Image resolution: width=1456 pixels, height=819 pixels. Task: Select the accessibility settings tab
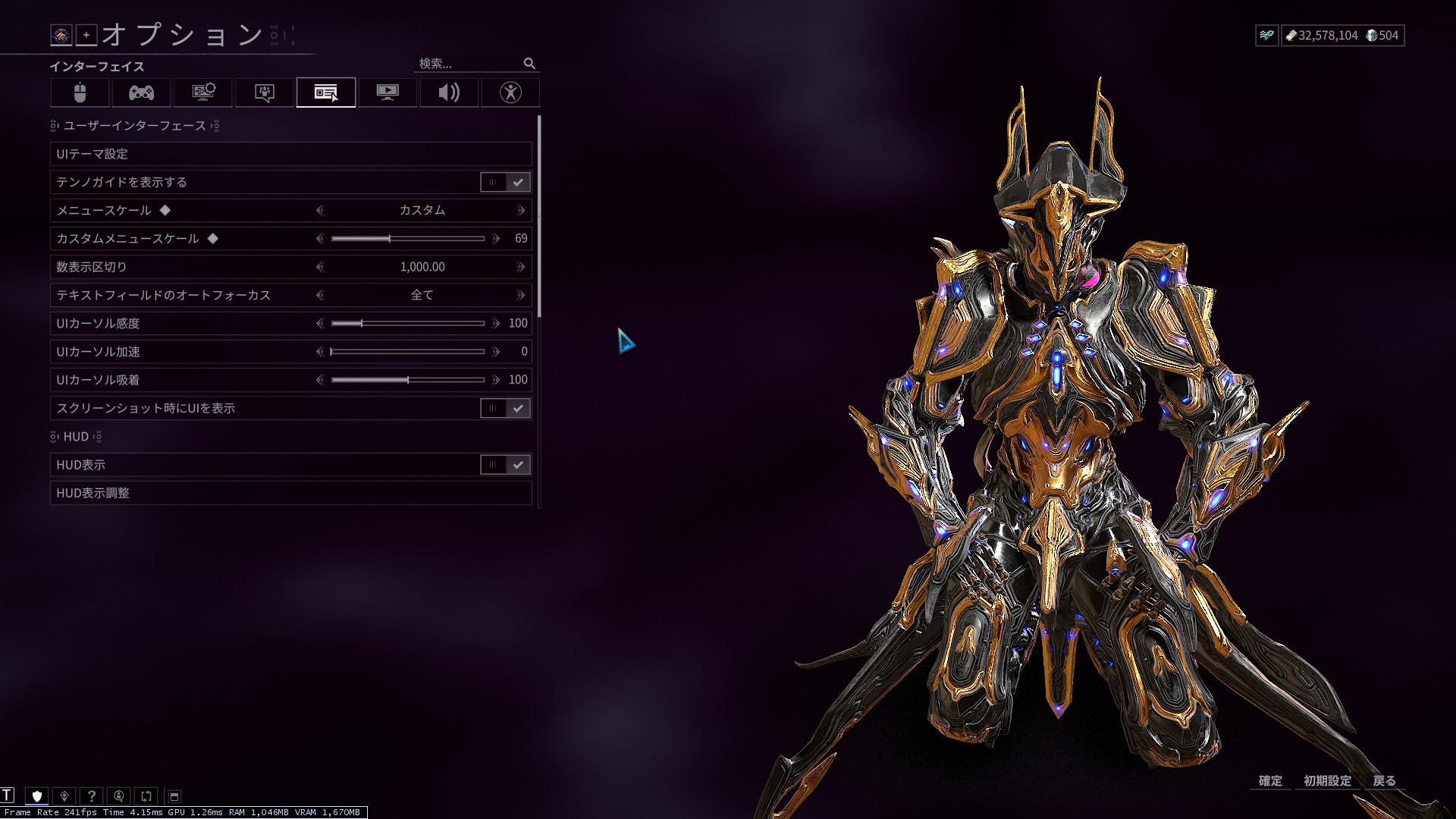pyautogui.click(x=510, y=93)
